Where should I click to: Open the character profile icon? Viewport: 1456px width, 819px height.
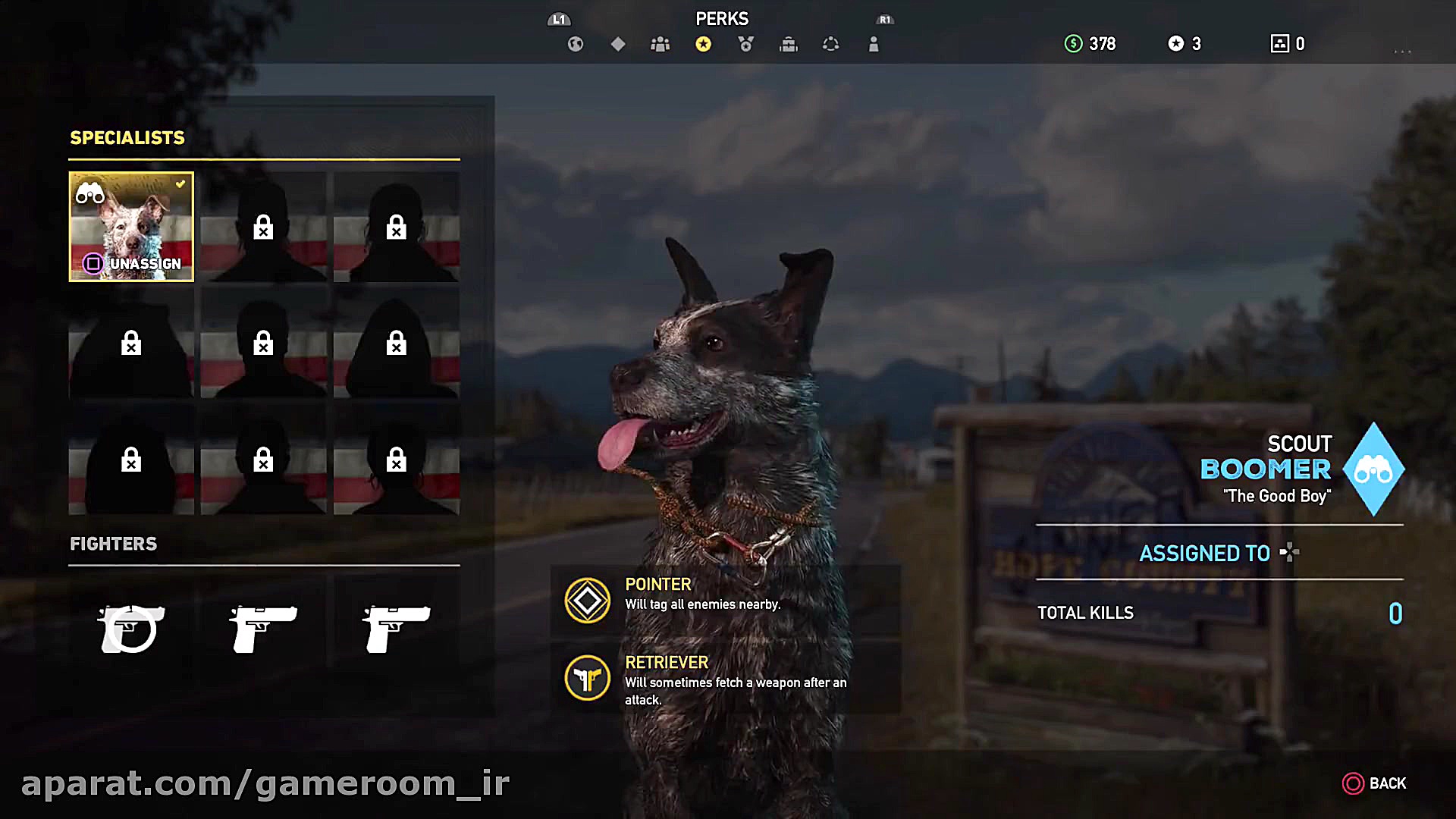[873, 44]
